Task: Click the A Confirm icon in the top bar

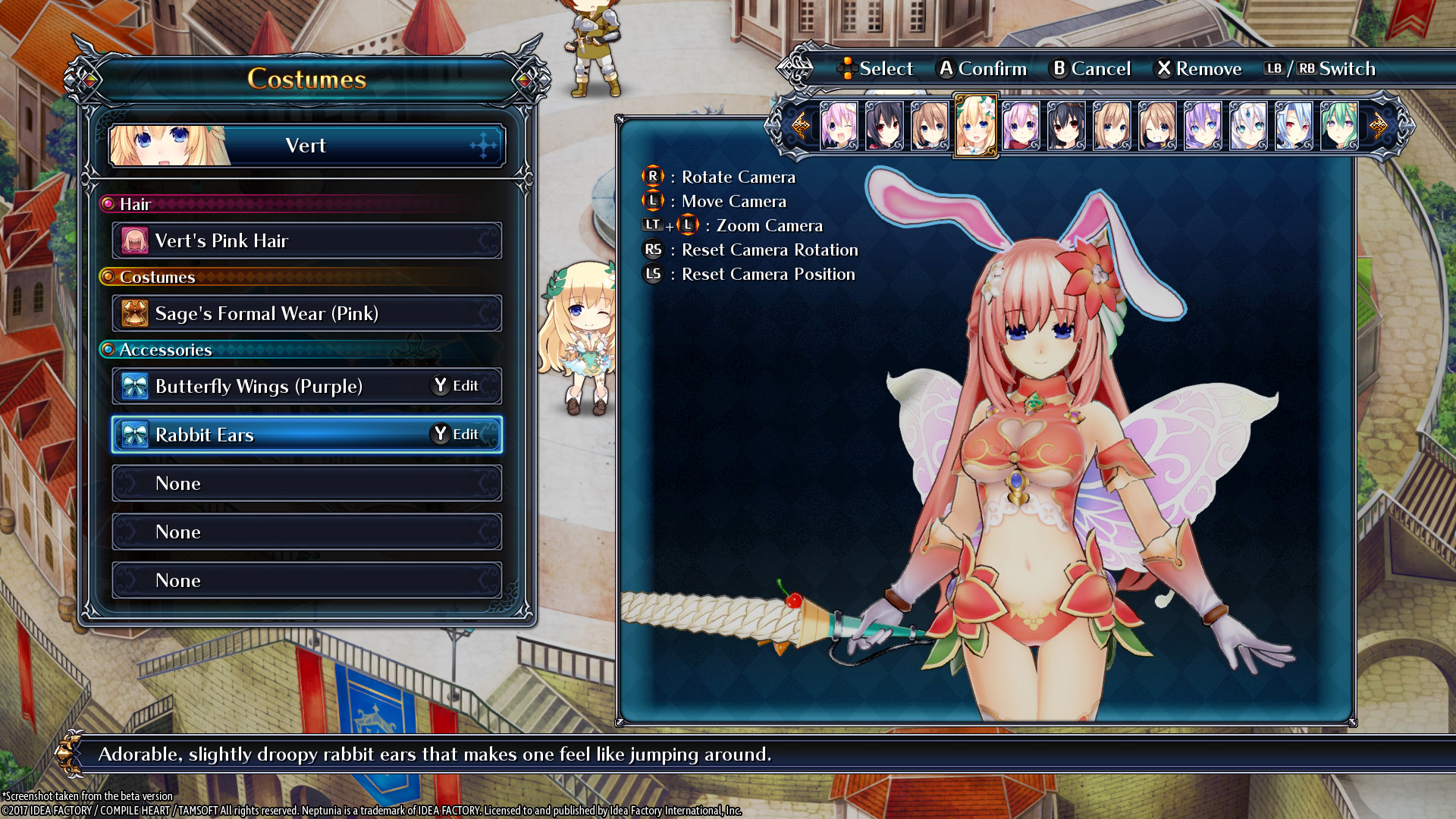Action: click(x=945, y=68)
